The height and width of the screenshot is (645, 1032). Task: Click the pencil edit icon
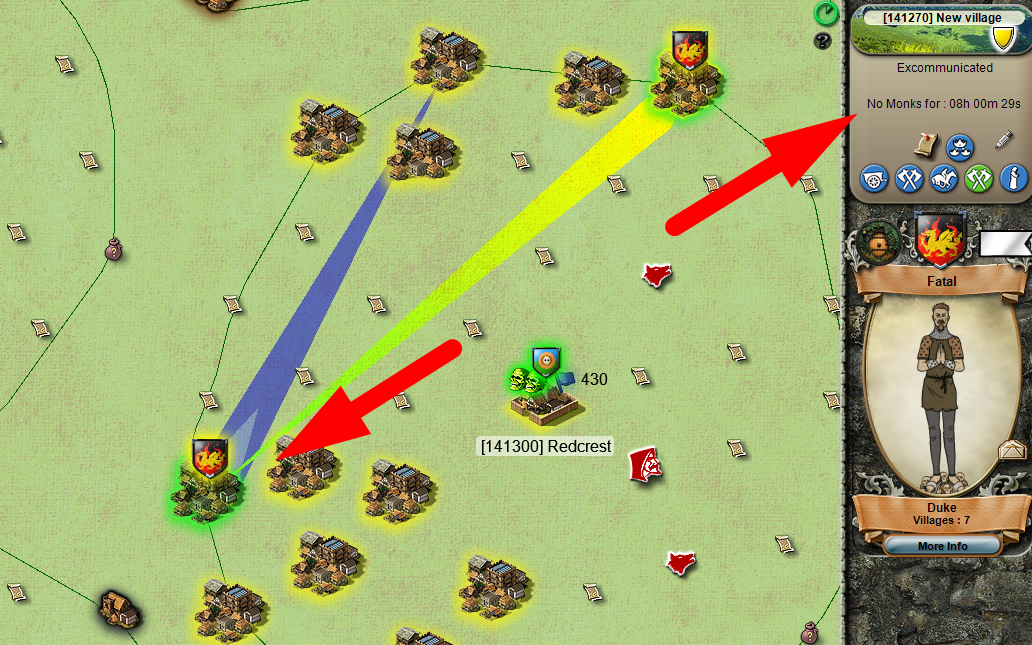point(1004,140)
